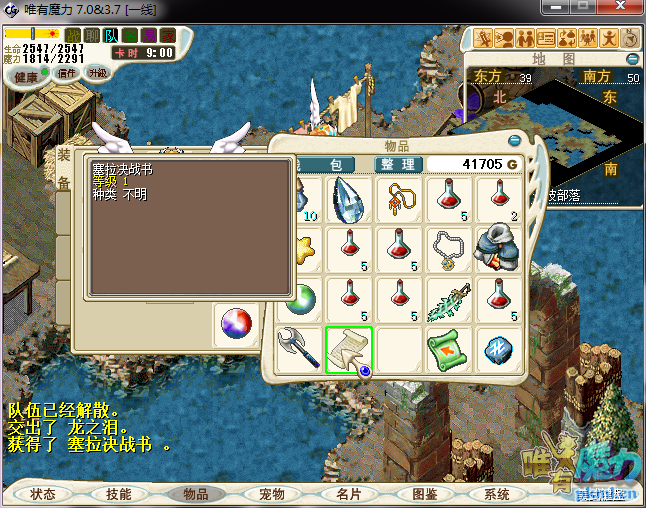Minimize the 物品 inventory window

(515, 141)
